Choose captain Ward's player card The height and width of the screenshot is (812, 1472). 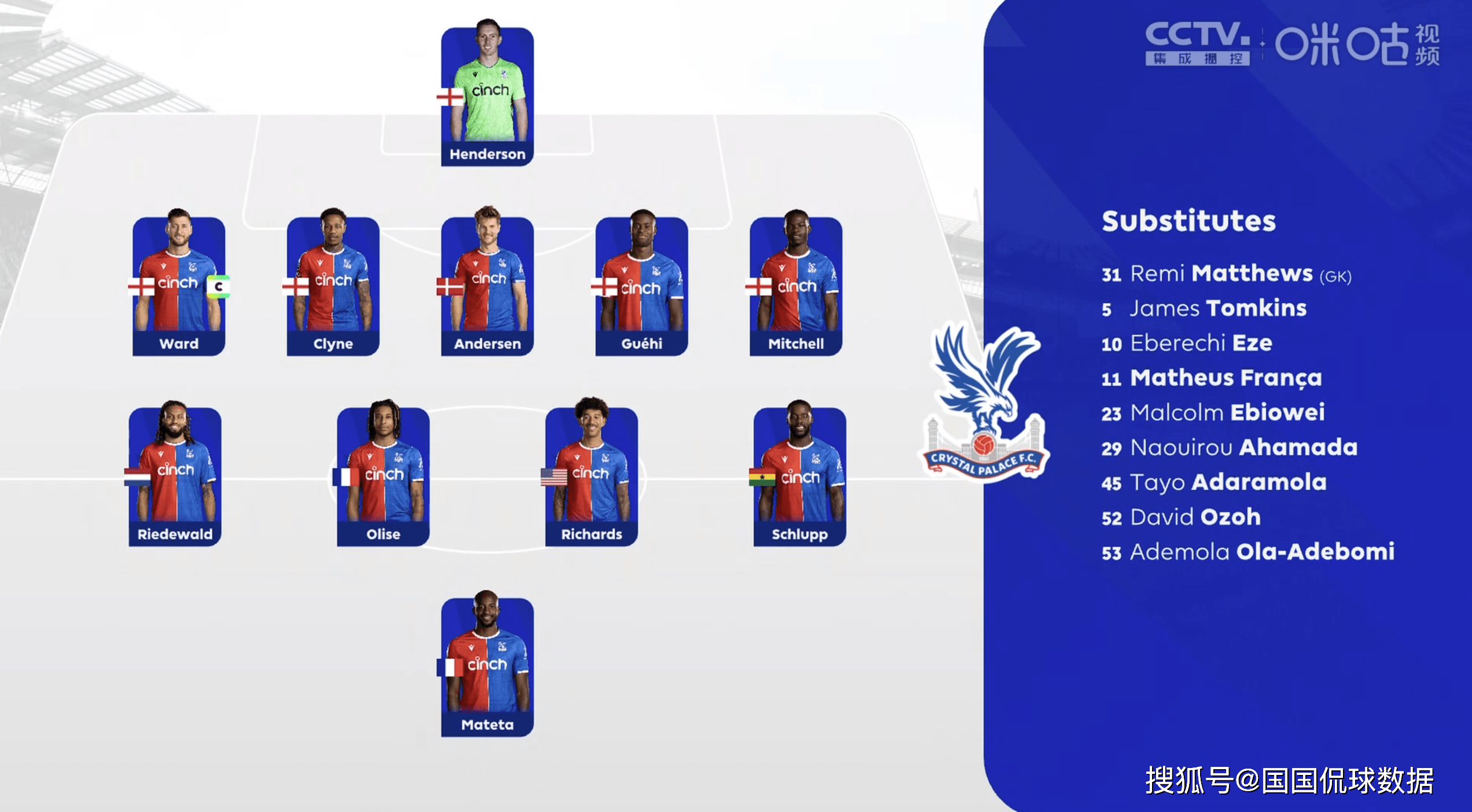tap(179, 285)
